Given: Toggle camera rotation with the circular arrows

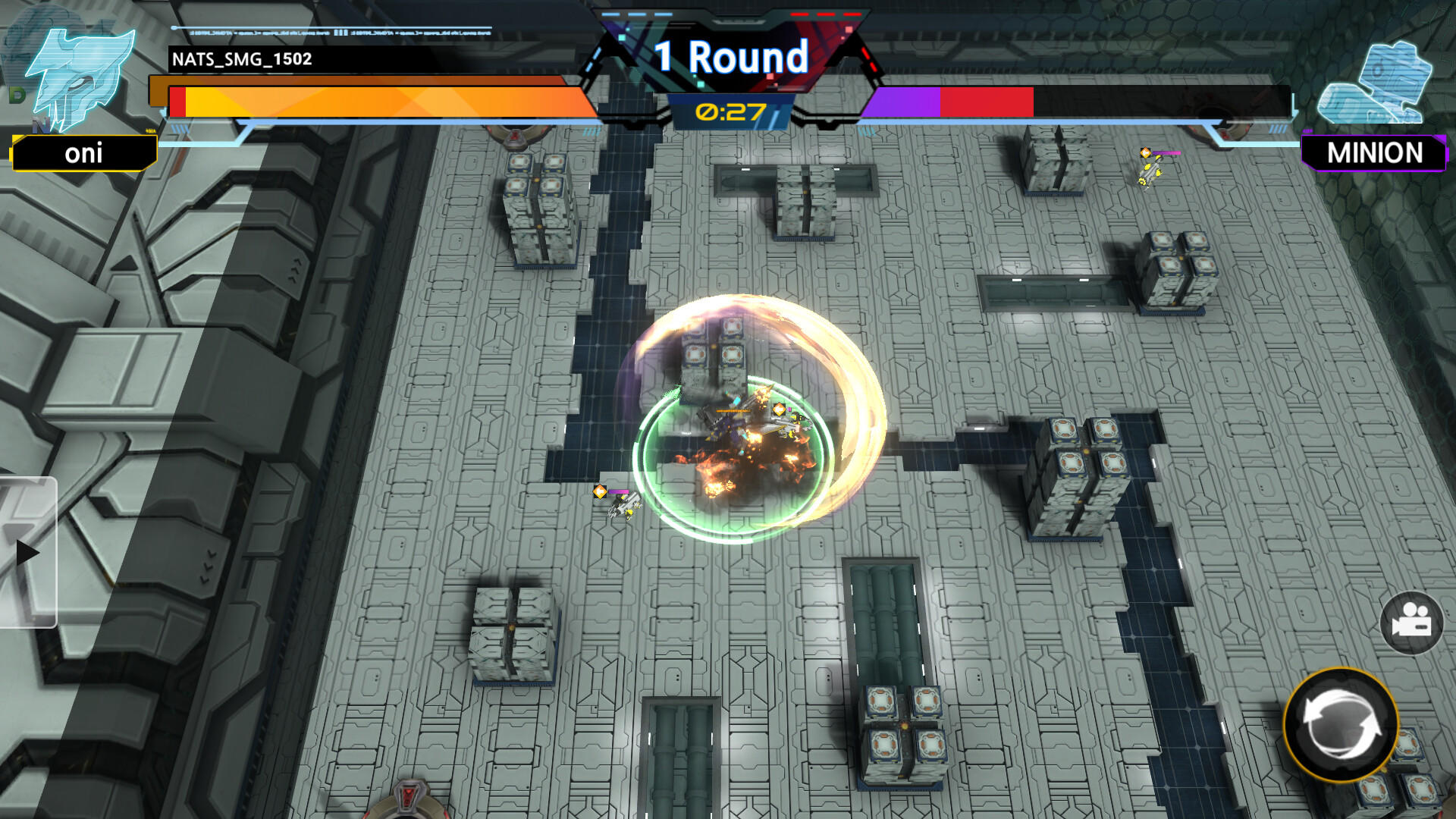Looking at the screenshot, I should point(1344,726).
